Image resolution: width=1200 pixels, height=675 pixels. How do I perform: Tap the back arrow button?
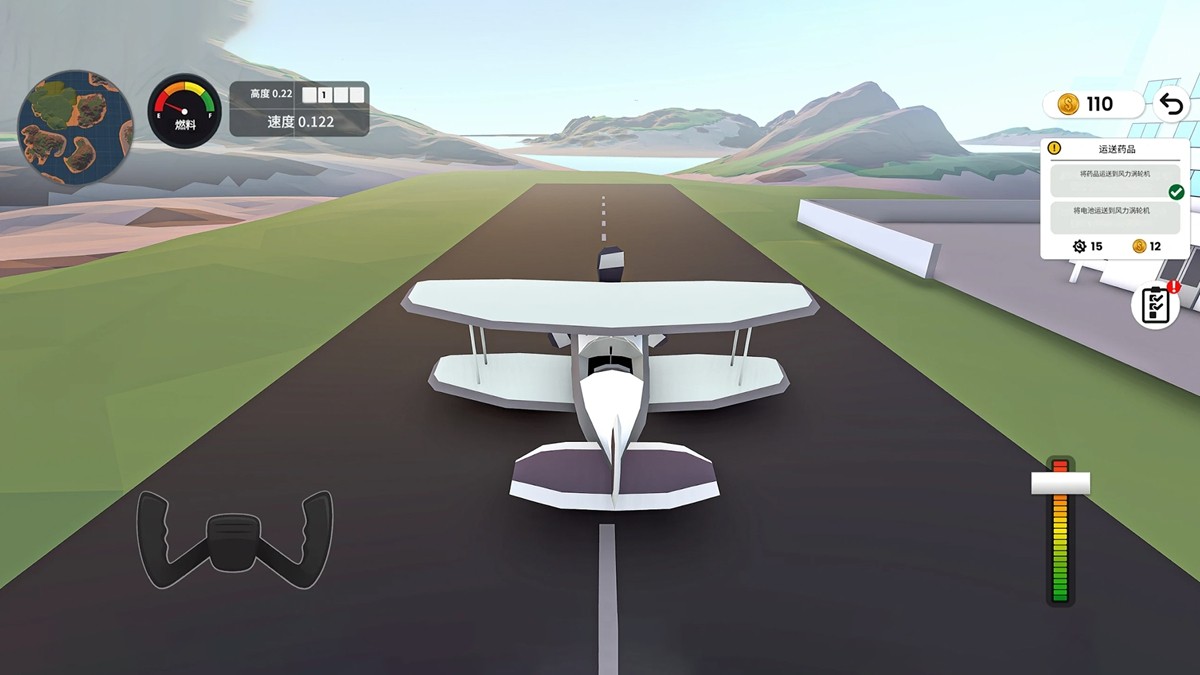(1171, 104)
